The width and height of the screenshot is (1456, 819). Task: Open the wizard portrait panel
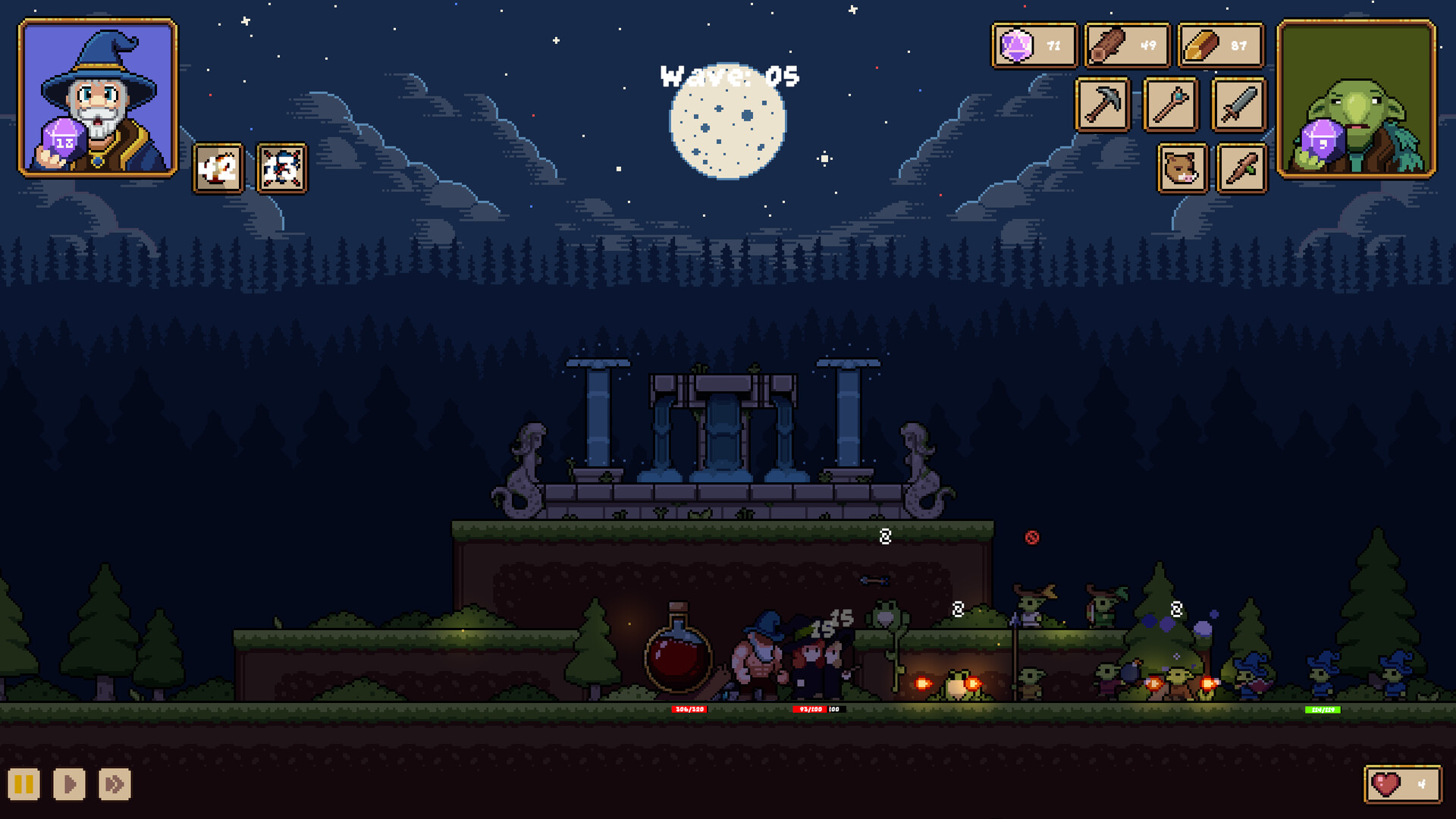pos(97,99)
